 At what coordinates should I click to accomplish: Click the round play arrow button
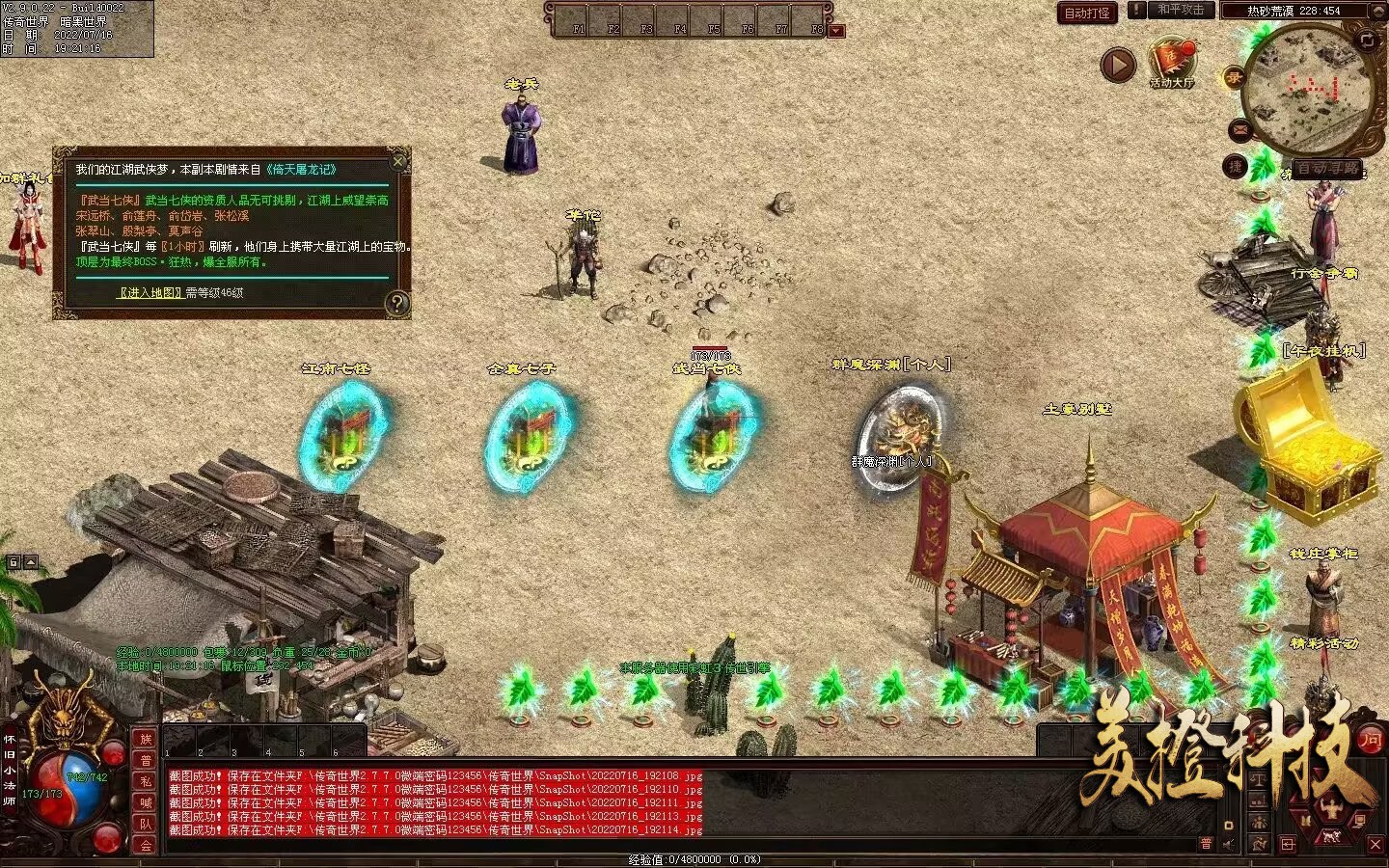(x=1118, y=66)
